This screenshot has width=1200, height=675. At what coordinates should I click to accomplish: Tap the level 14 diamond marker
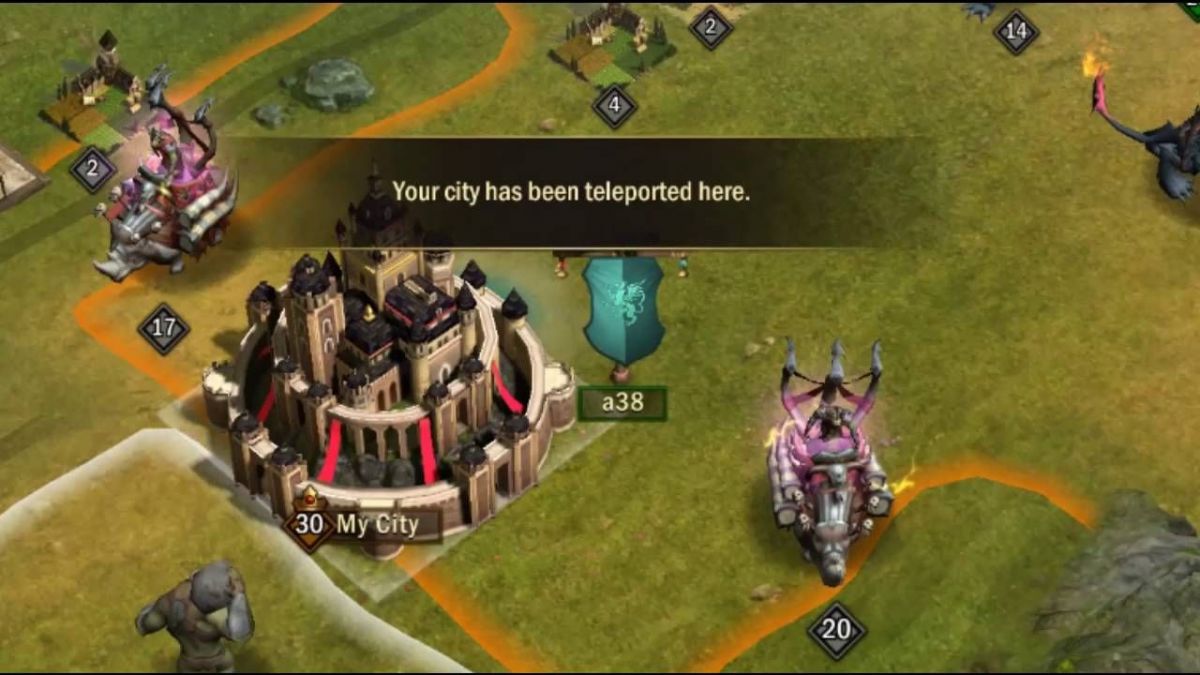1016,32
